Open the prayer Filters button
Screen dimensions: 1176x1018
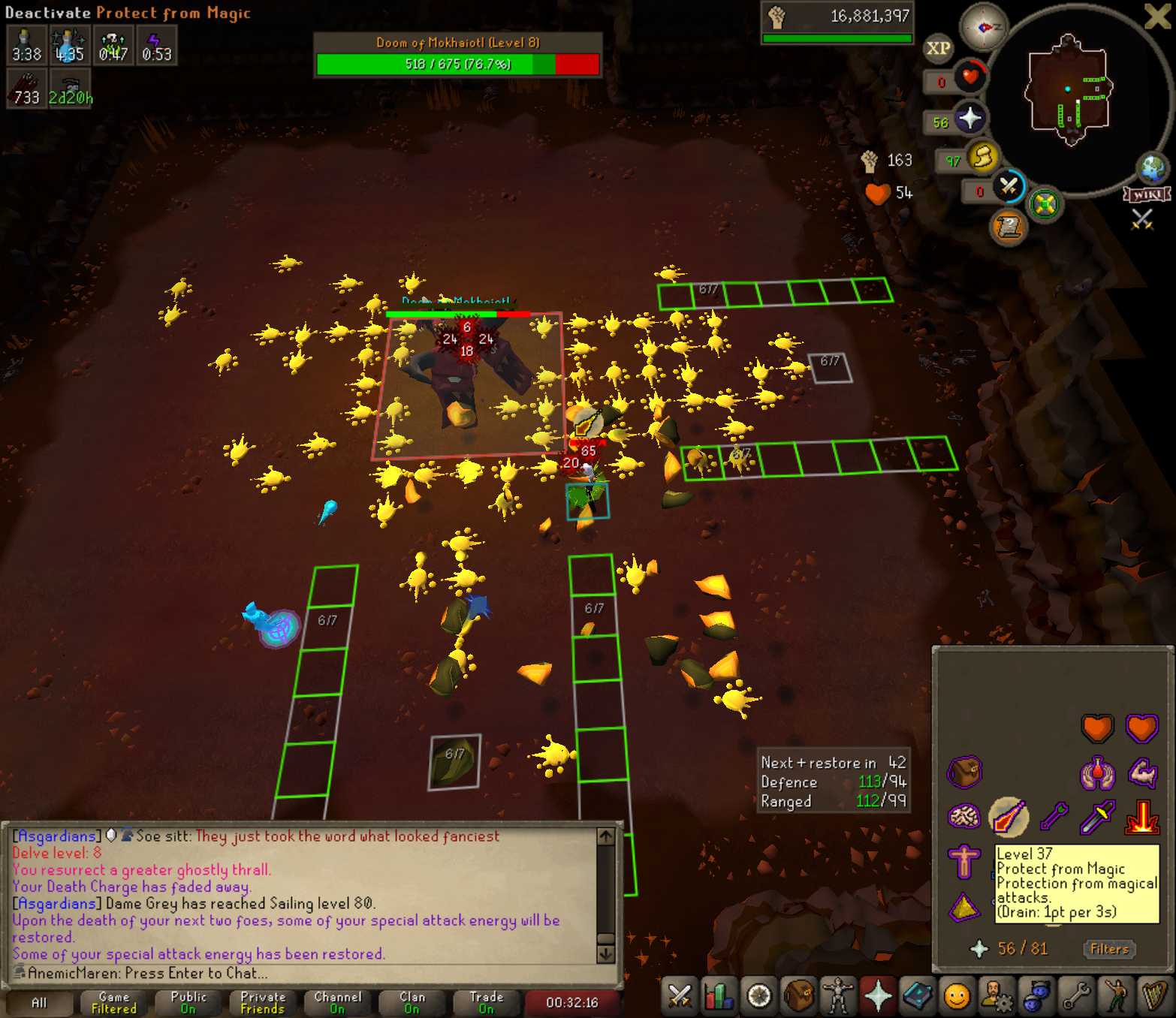[1108, 949]
